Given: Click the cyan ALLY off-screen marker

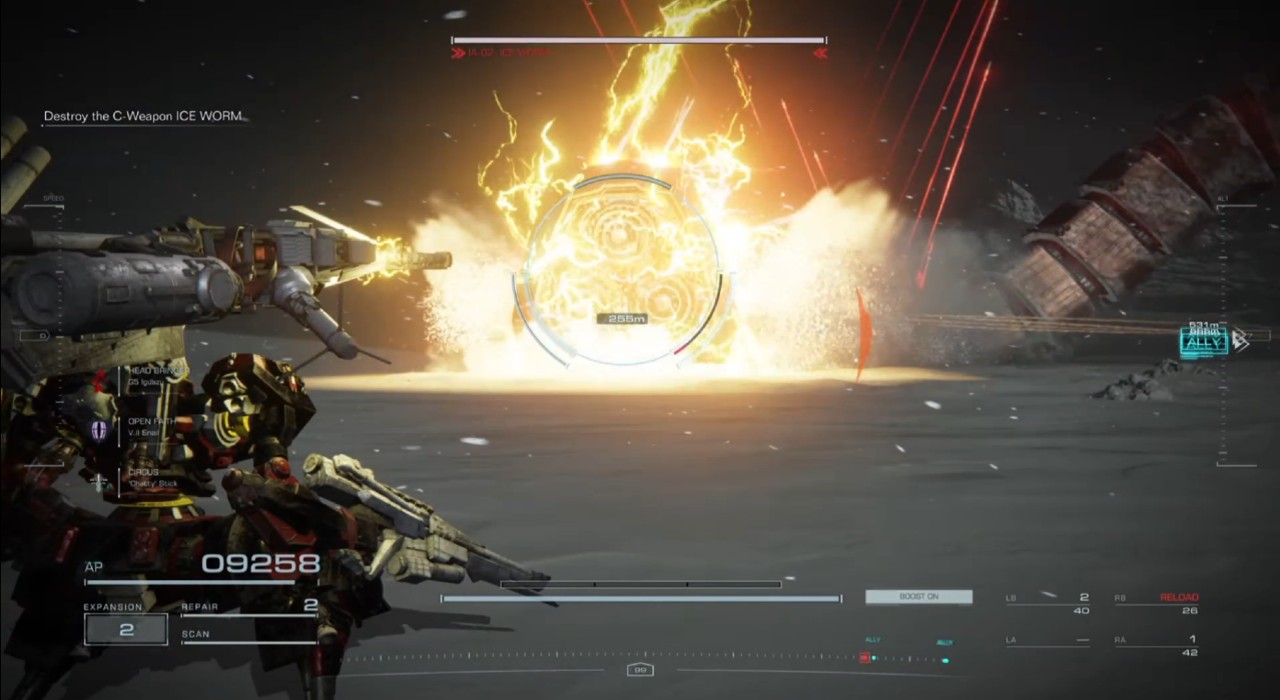Looking at the screenshot, I should [x=1203, y=343].
